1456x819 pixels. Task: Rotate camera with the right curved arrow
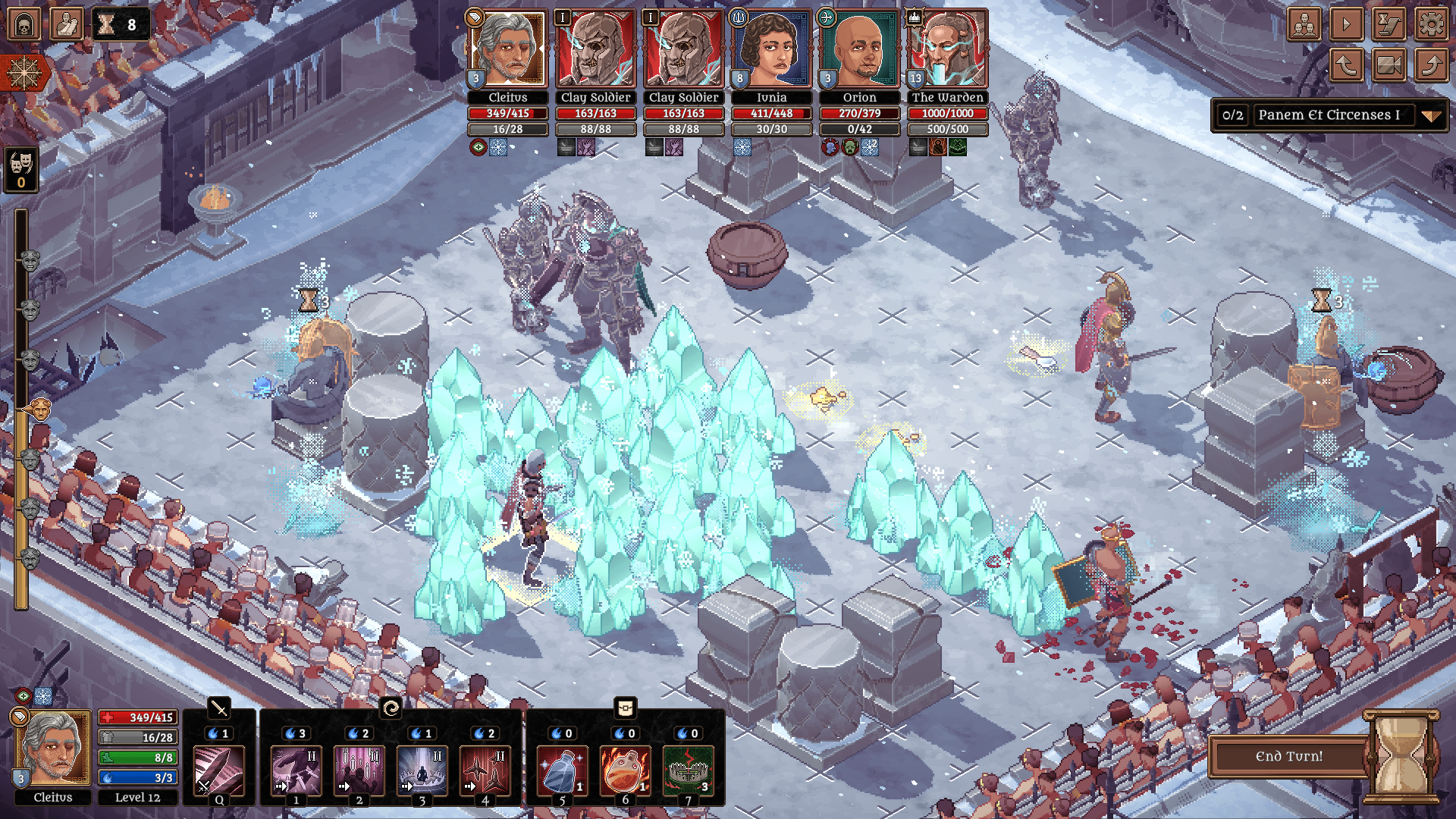1431,66
